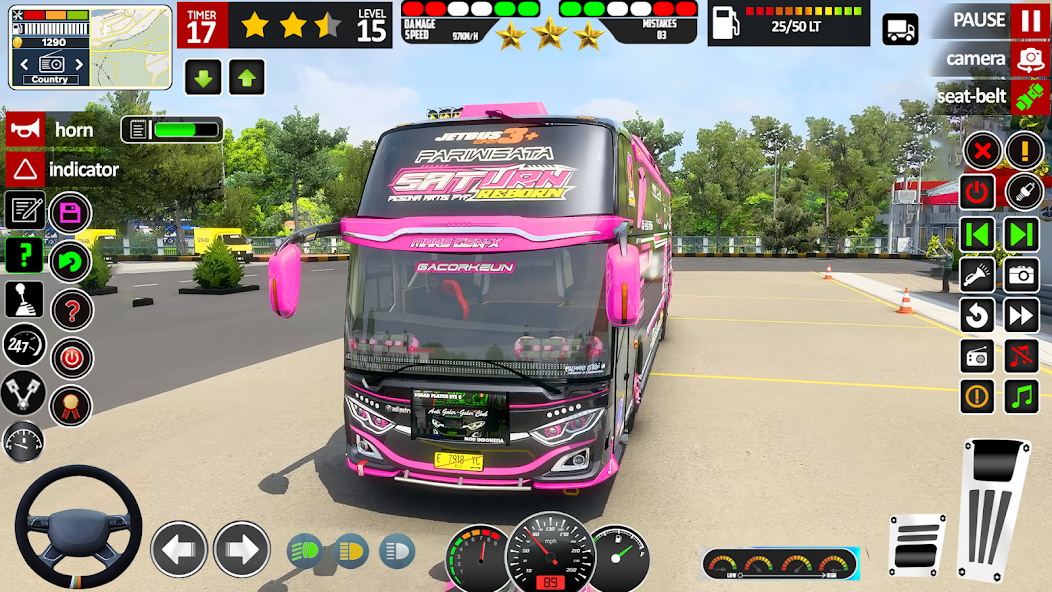Turn on the indicator
This screenshot has height=592, width=1052.
[25, 169]
